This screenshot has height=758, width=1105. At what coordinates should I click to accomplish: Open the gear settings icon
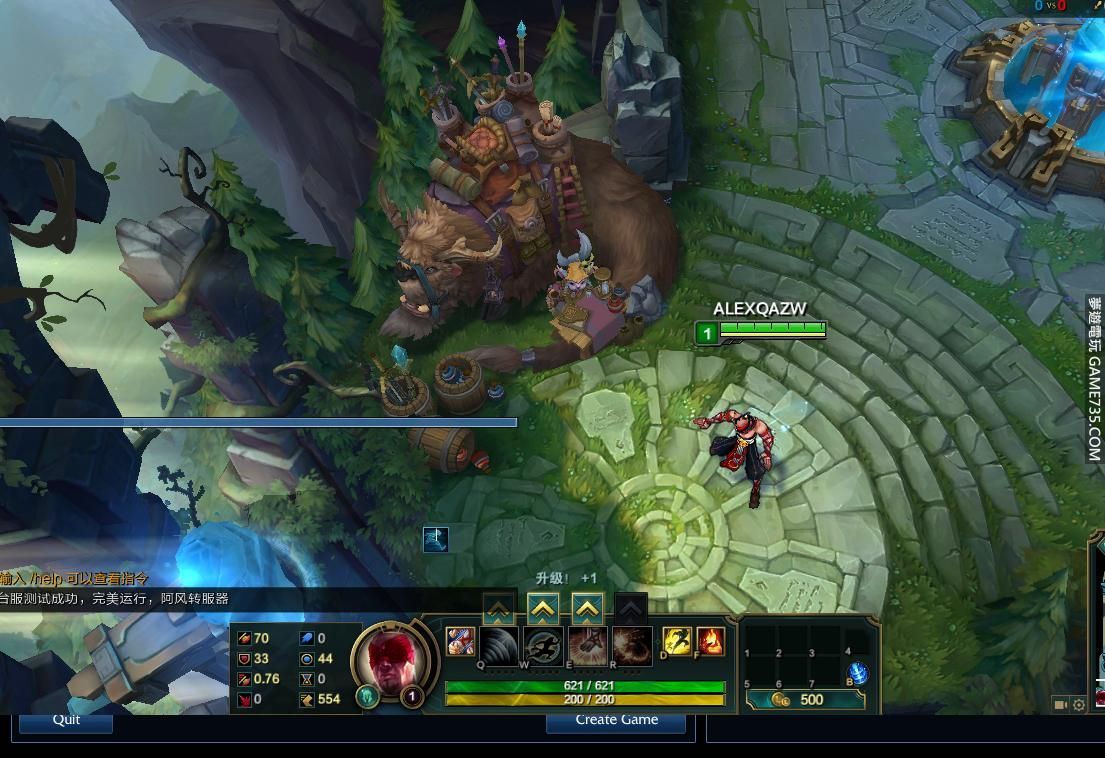click(1079, 705)
